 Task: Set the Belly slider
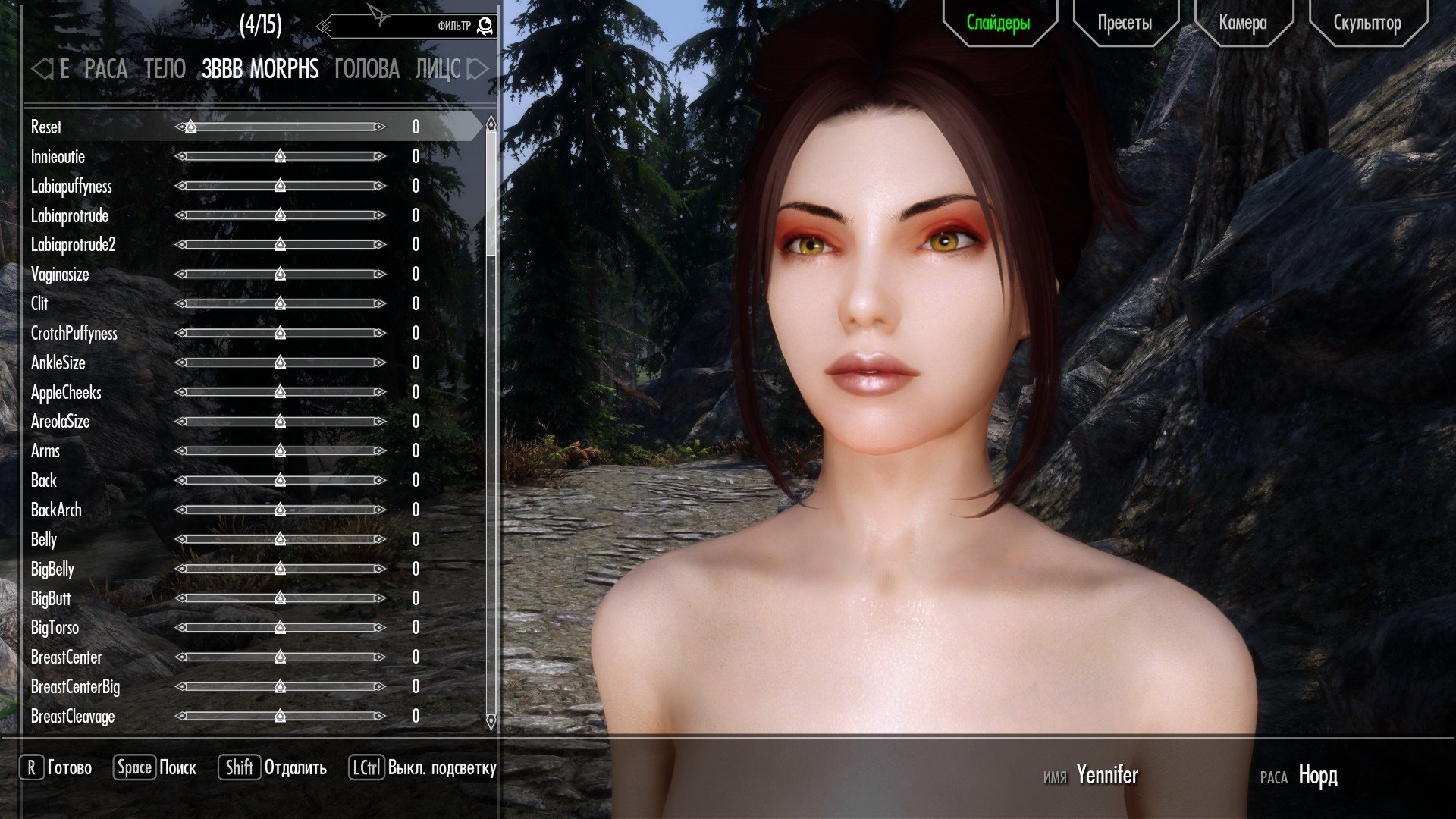tap(280, 539)
